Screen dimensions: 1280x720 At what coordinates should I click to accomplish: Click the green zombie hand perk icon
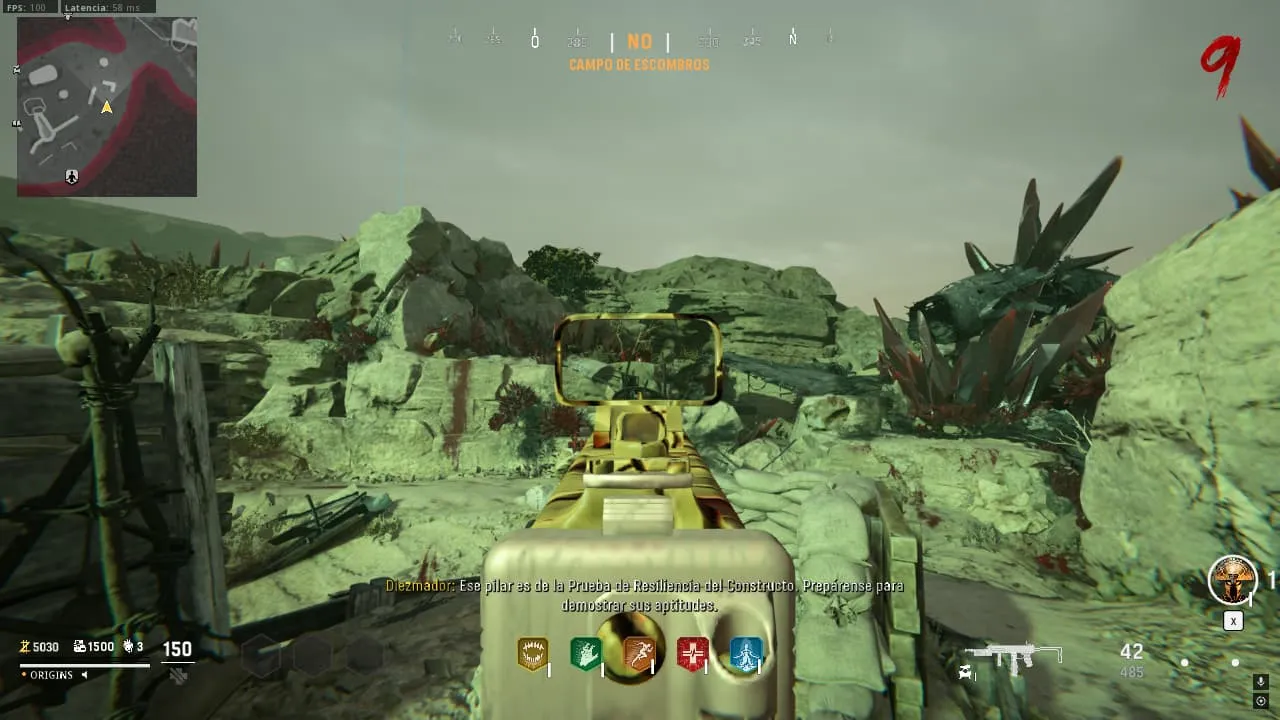coord(585,654)
